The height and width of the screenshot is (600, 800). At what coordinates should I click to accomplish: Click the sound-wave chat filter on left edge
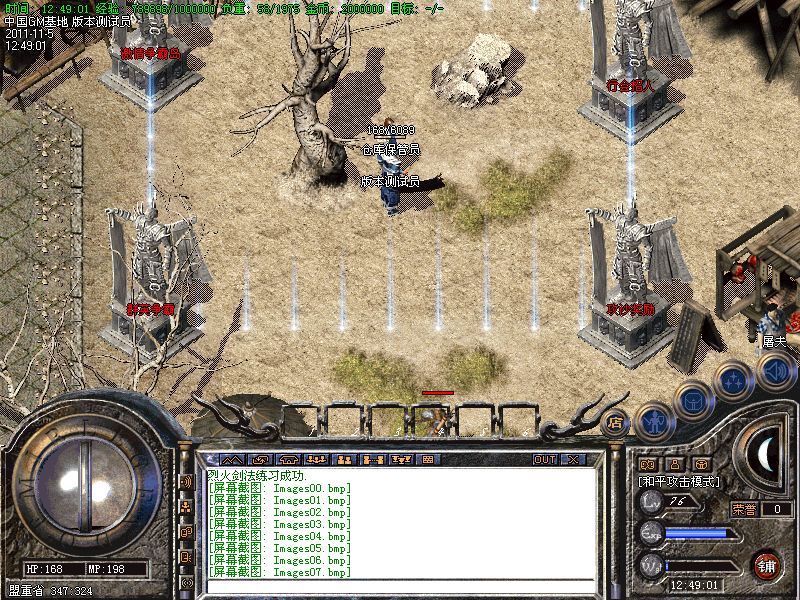(186, 481)
